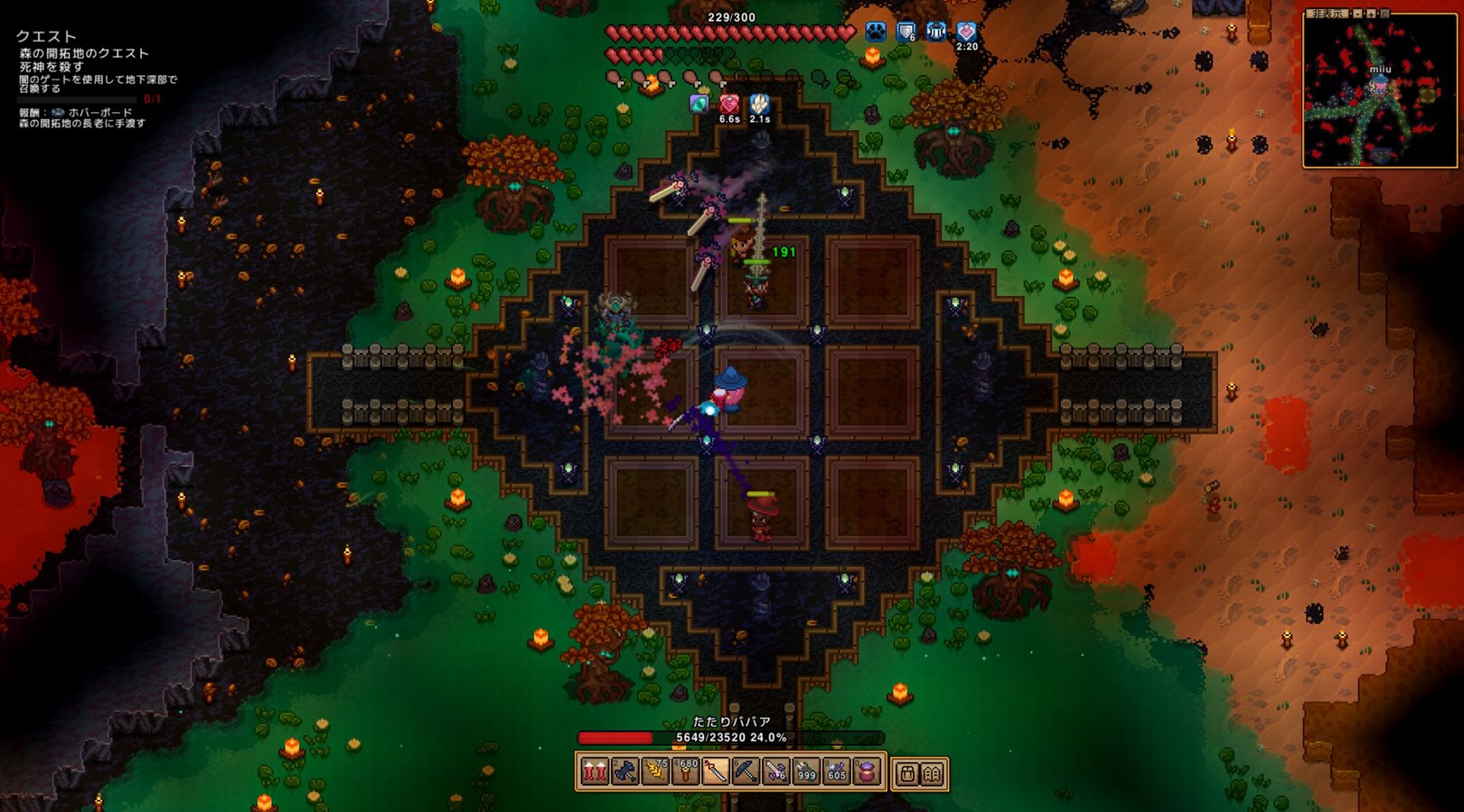
Task: Hide the minimap using 非表示 button
Action: click(x=1328, y=14)
